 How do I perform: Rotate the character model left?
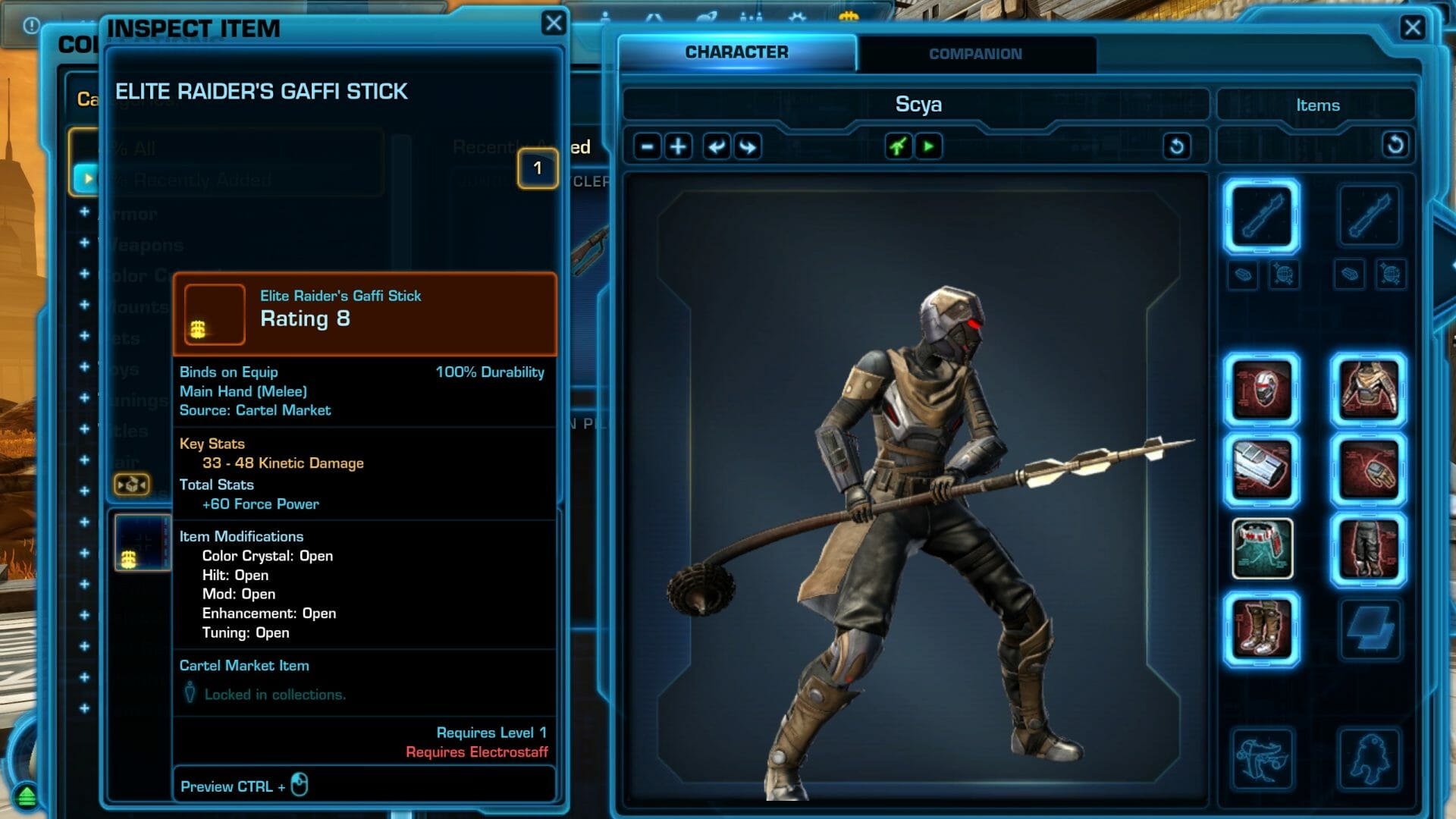click(x=716, y=146)
